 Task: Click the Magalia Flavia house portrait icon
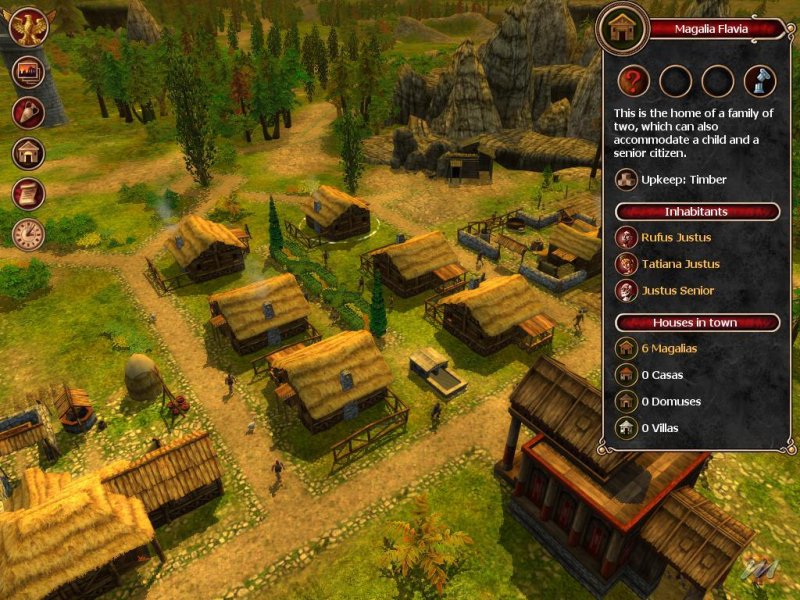pos(623,28)
